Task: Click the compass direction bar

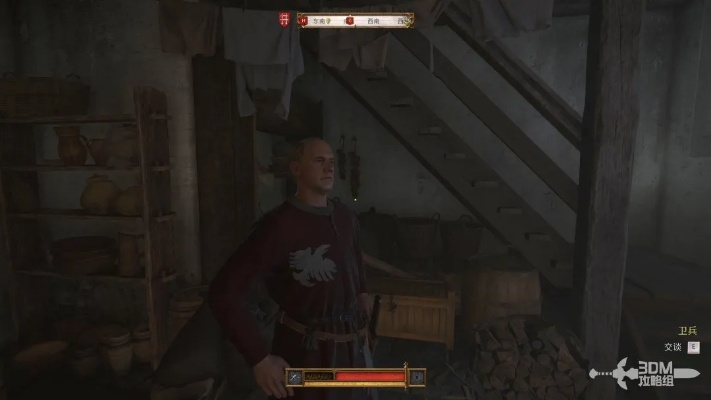Action: [354, 20]
